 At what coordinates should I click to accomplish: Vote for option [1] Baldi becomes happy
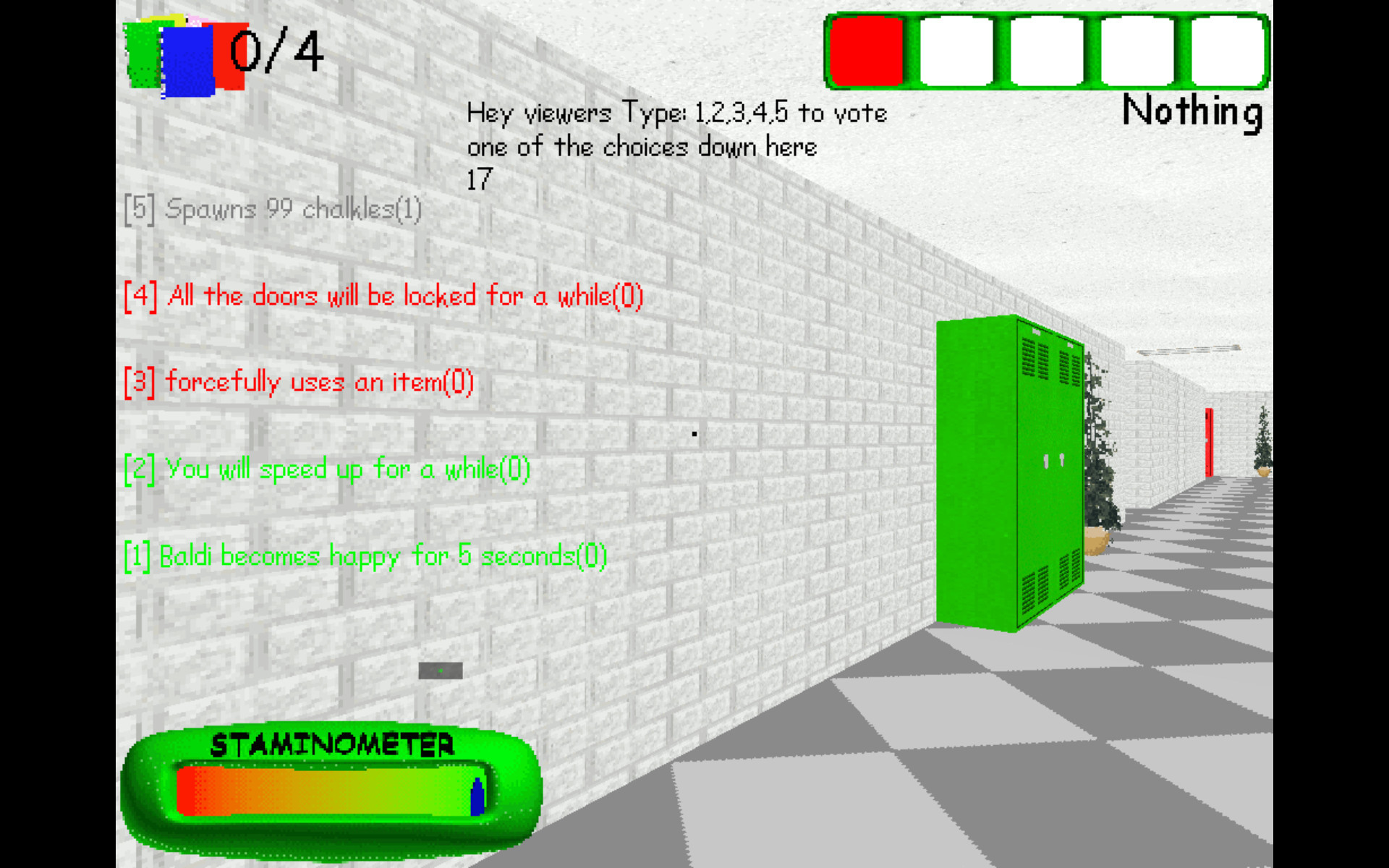[x=365, y=557]
